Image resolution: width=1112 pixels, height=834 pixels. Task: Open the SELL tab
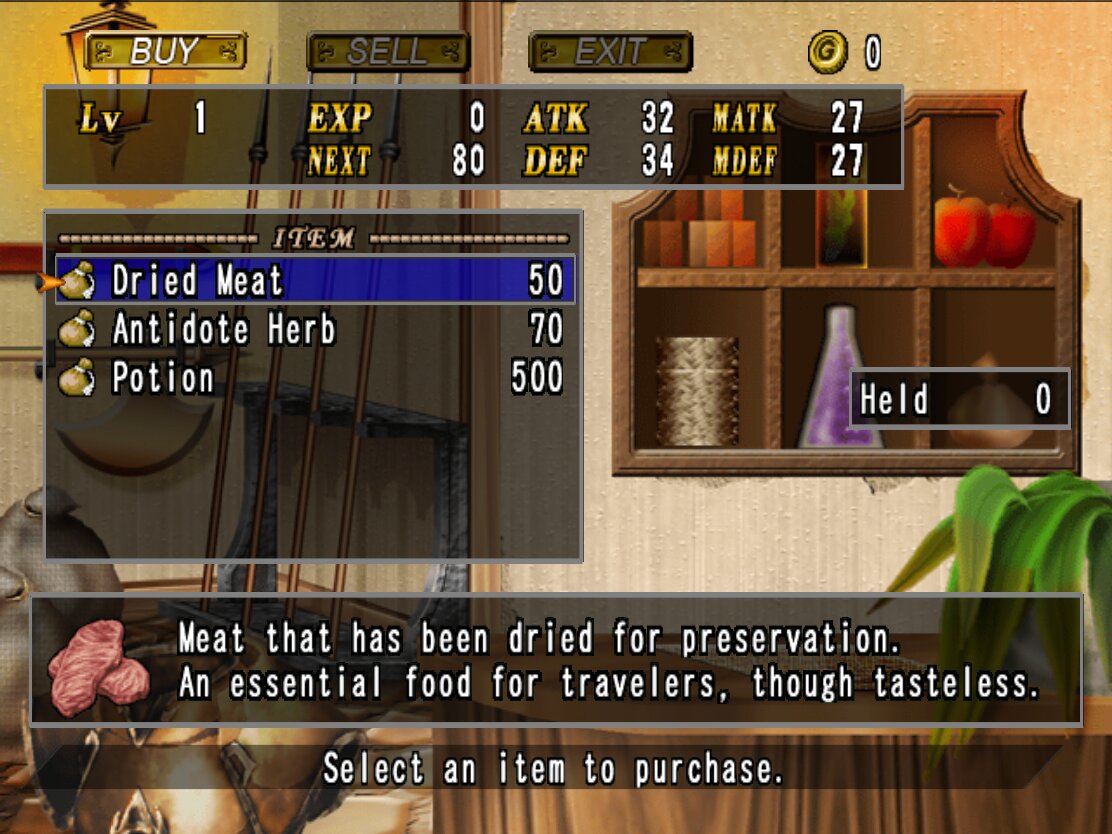coord(387,51)
